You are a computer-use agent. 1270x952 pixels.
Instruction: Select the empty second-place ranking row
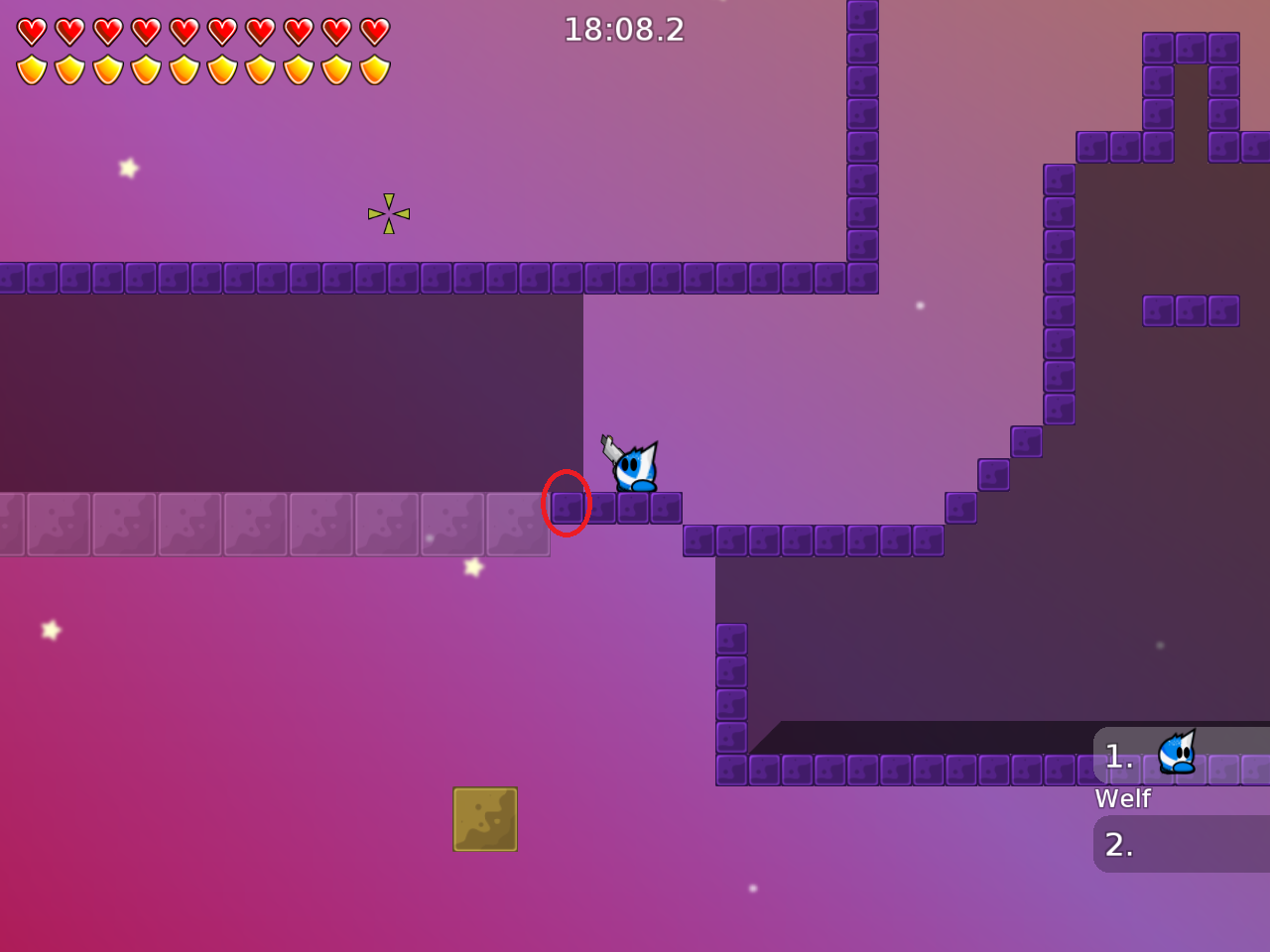pyautogui.click(x=1181, y=844)
